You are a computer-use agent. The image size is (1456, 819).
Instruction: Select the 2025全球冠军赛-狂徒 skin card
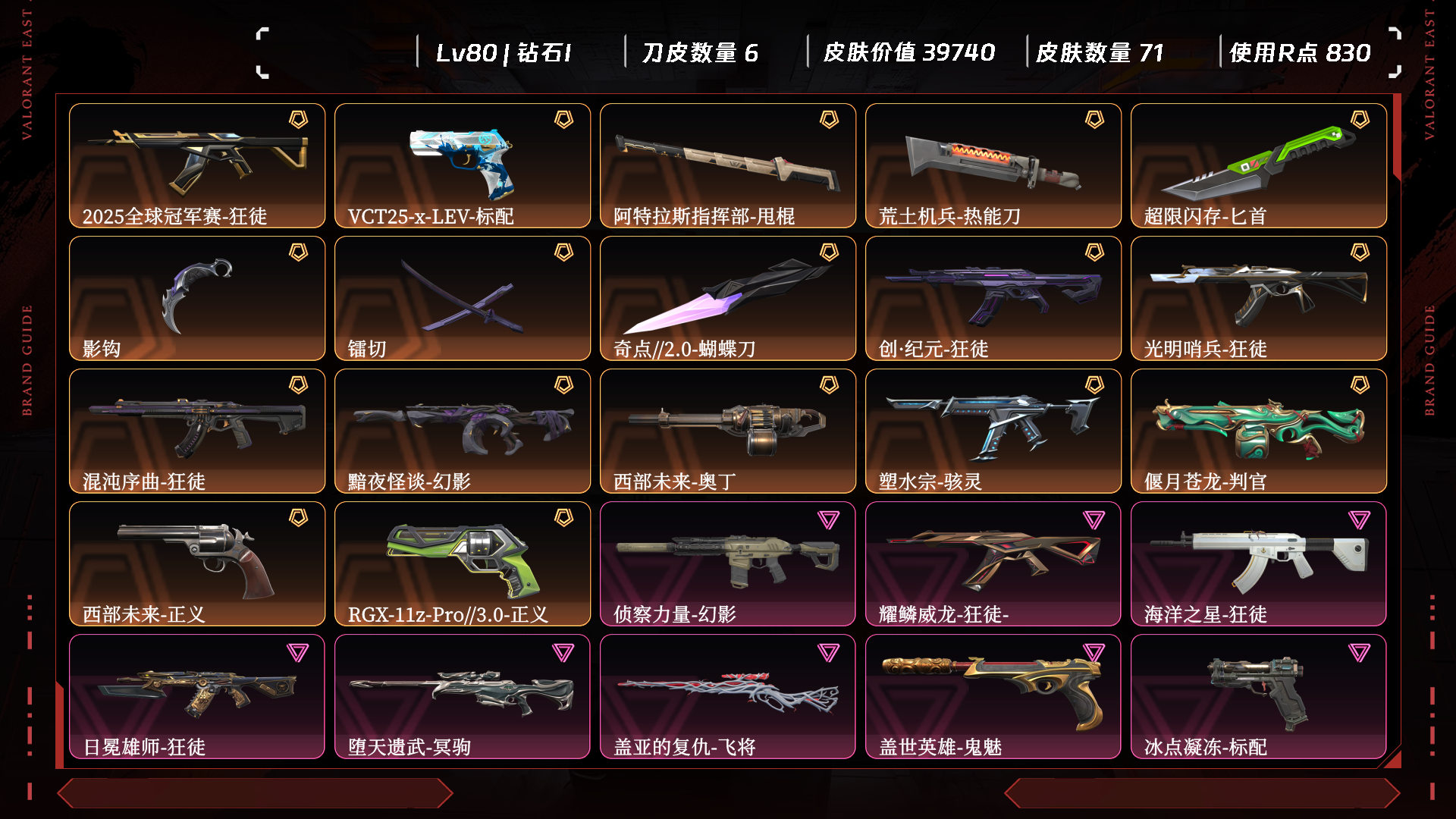[197, 165]
